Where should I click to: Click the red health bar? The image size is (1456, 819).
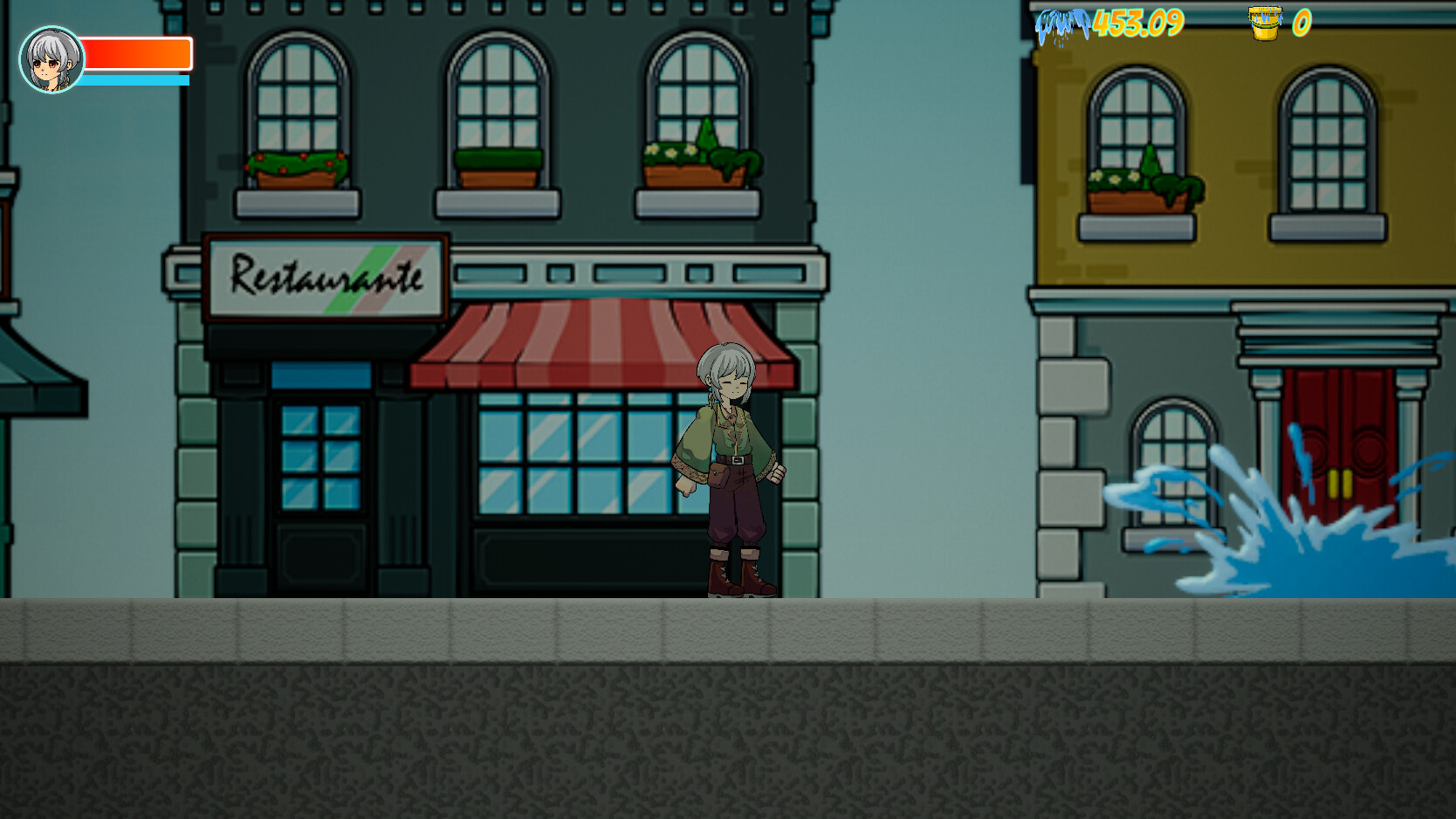(x=135, y=54)
